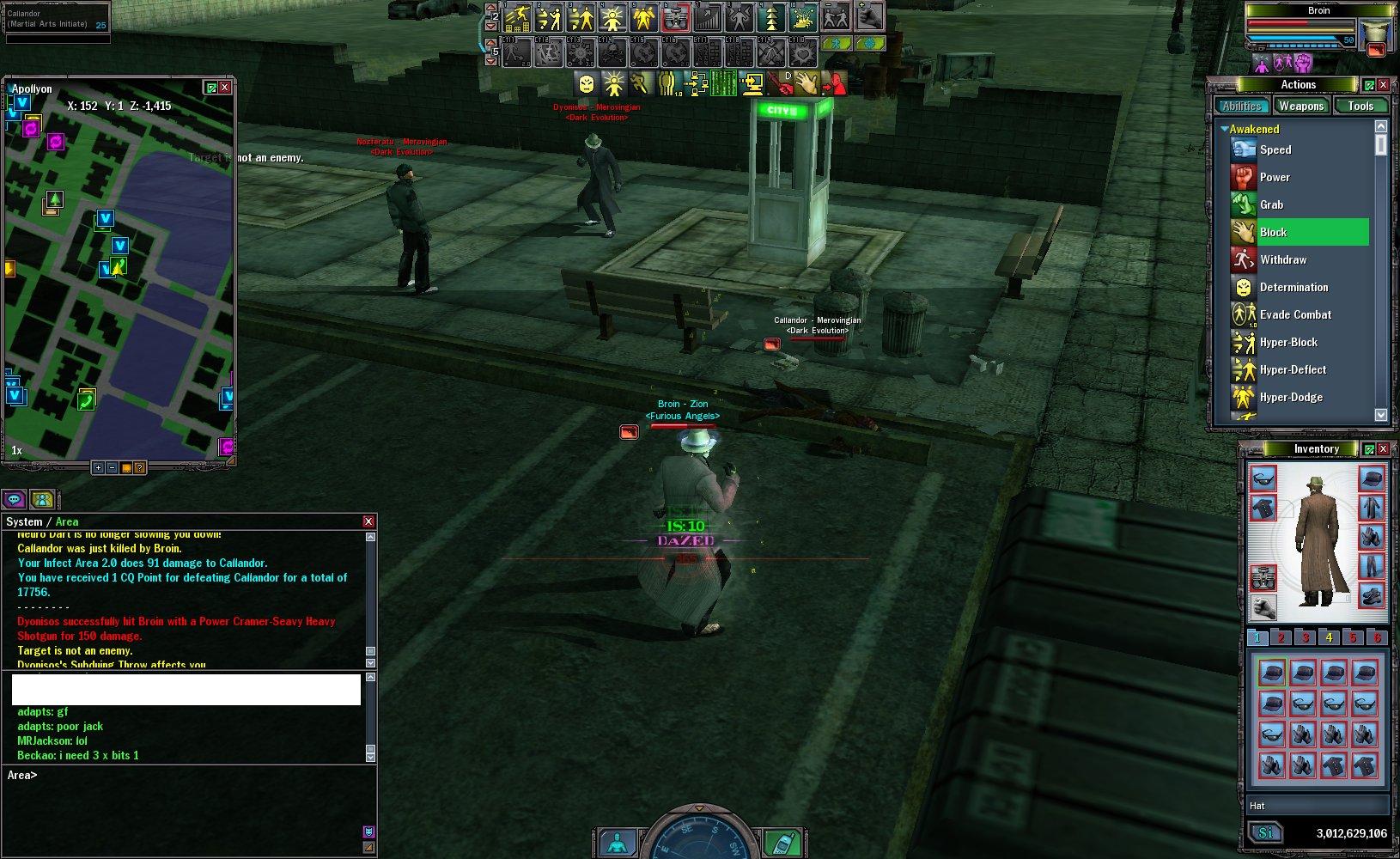Close the System / Area chat panel
1400x859 pixels.
[x=368, y=521]
